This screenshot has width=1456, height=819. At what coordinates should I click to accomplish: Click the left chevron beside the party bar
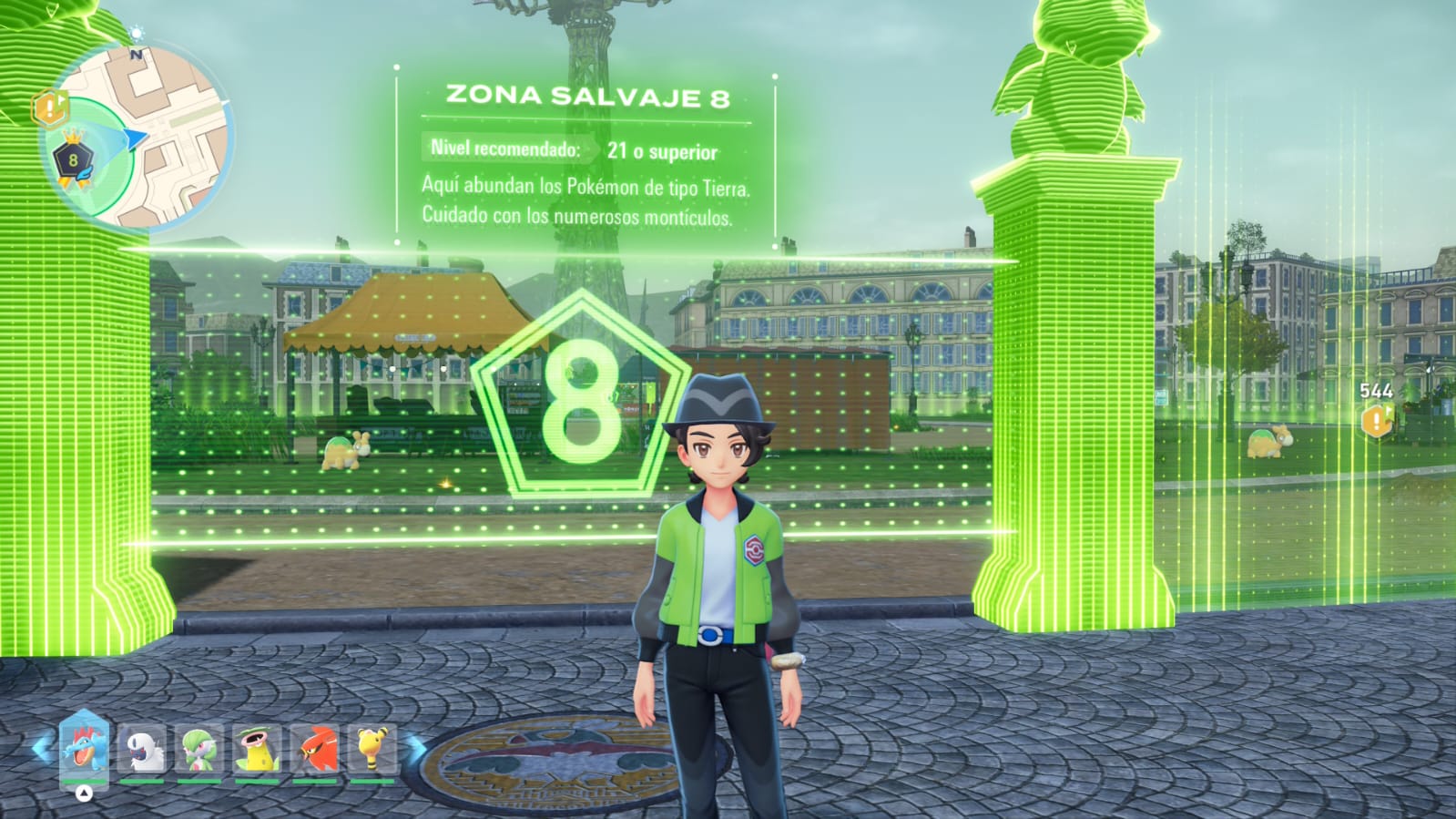(41, 749)
